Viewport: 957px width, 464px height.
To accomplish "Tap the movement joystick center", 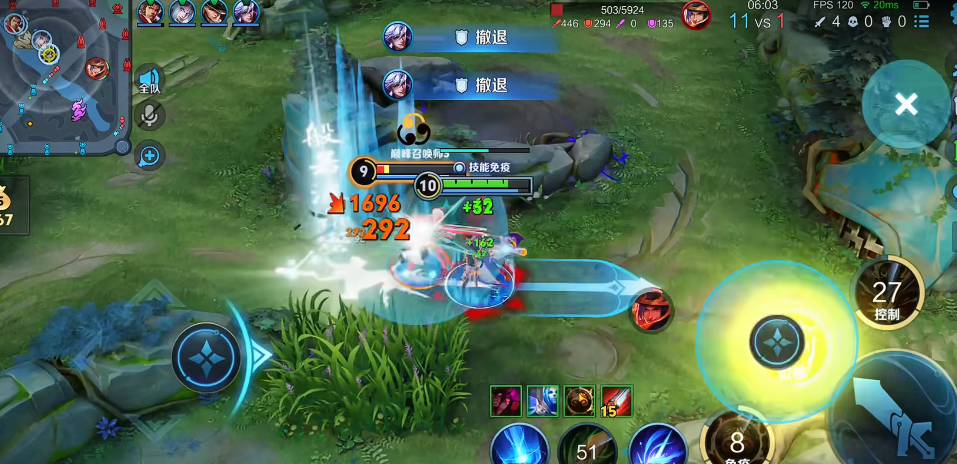I will pos(206,356).
